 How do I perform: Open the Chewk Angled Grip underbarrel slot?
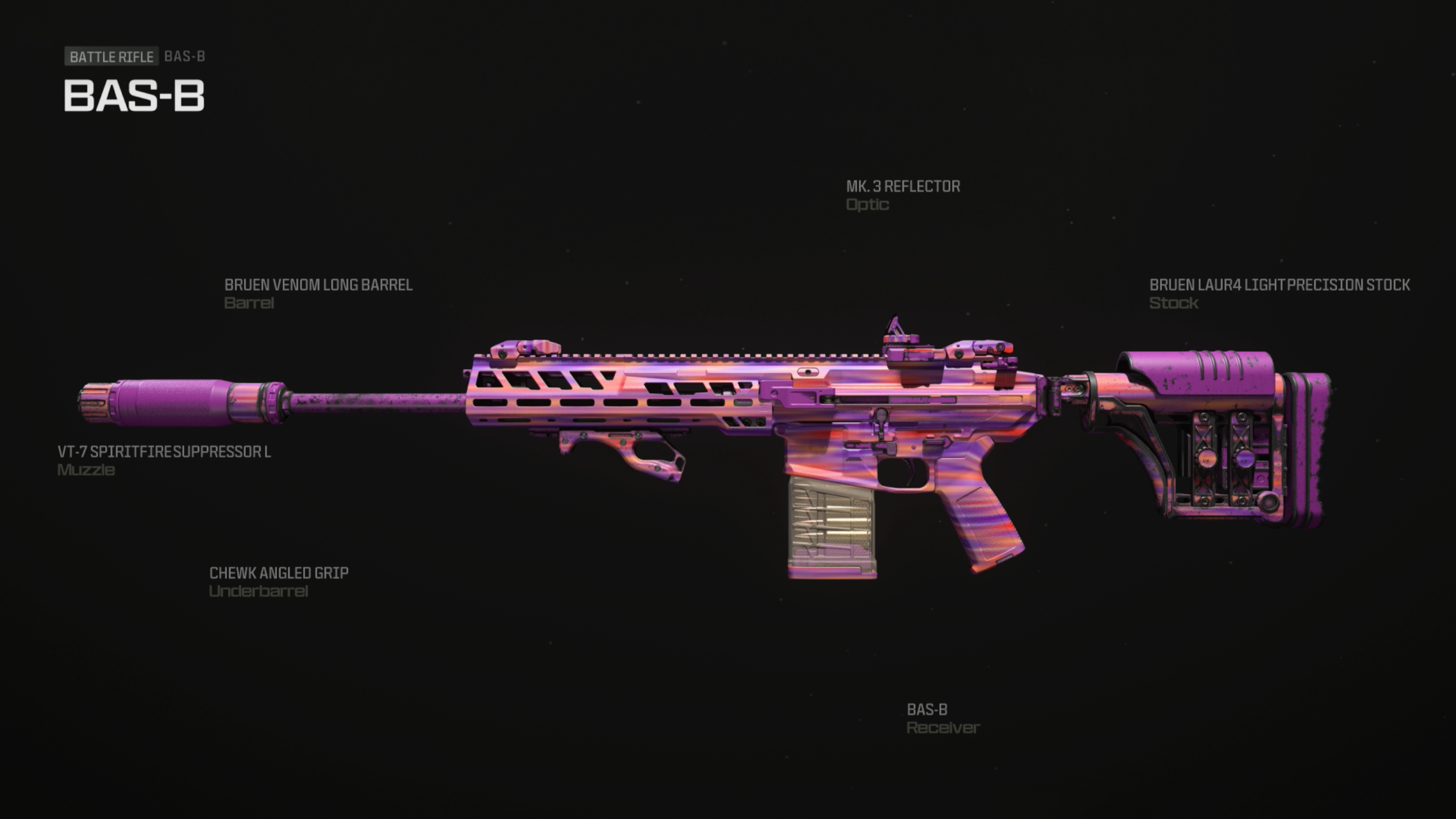[x=280, y=573]
